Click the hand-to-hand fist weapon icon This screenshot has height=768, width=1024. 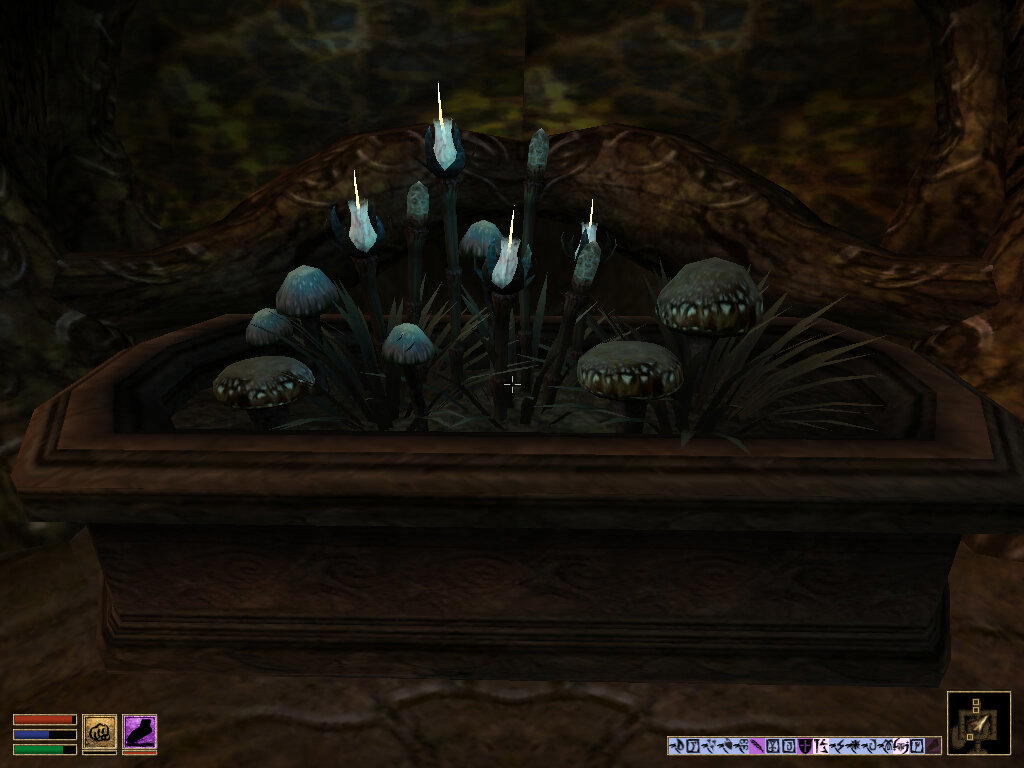[x=99, y=732]
